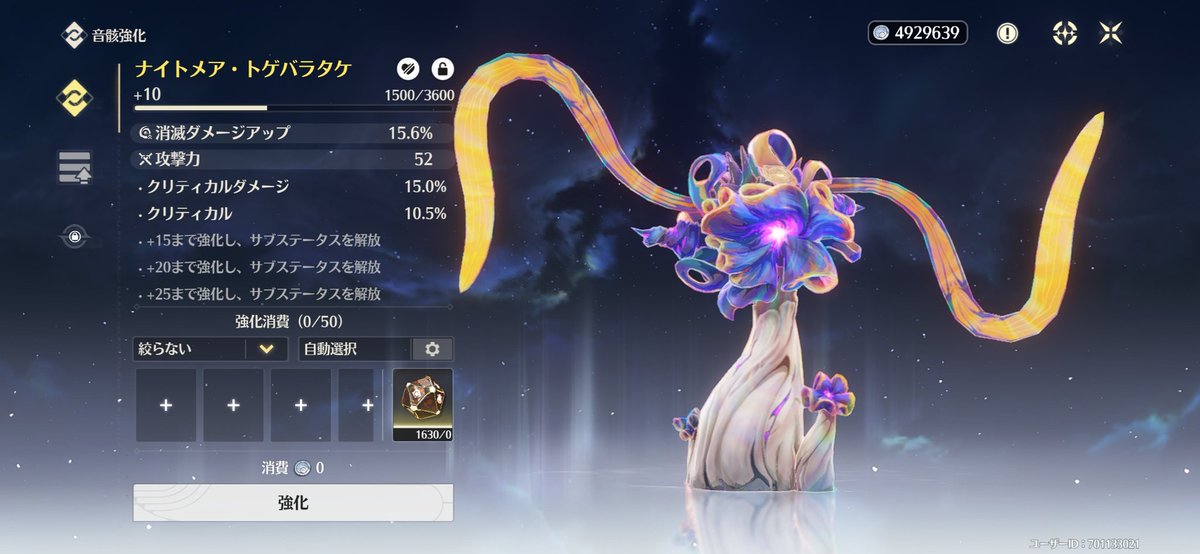The height and width of the screenshot is (554, 1200).
Task: Switch to the echo enhance tab
Action: pyautogui.click(x=75, y=97)
